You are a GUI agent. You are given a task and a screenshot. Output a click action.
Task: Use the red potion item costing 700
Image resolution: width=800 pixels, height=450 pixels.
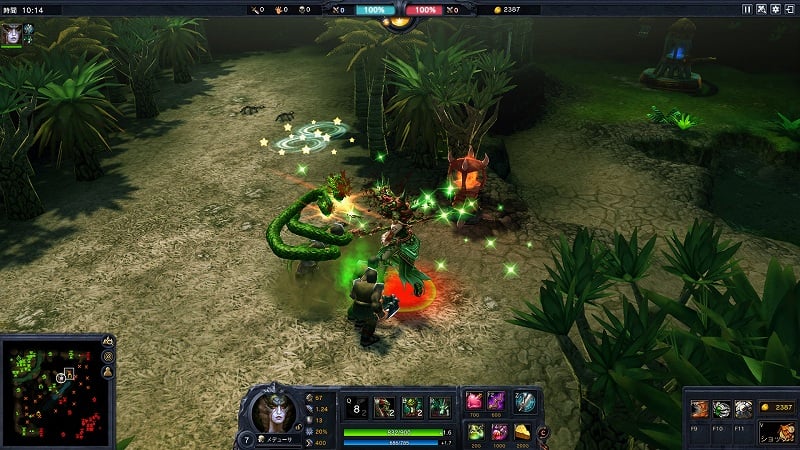tap(475, 402)
